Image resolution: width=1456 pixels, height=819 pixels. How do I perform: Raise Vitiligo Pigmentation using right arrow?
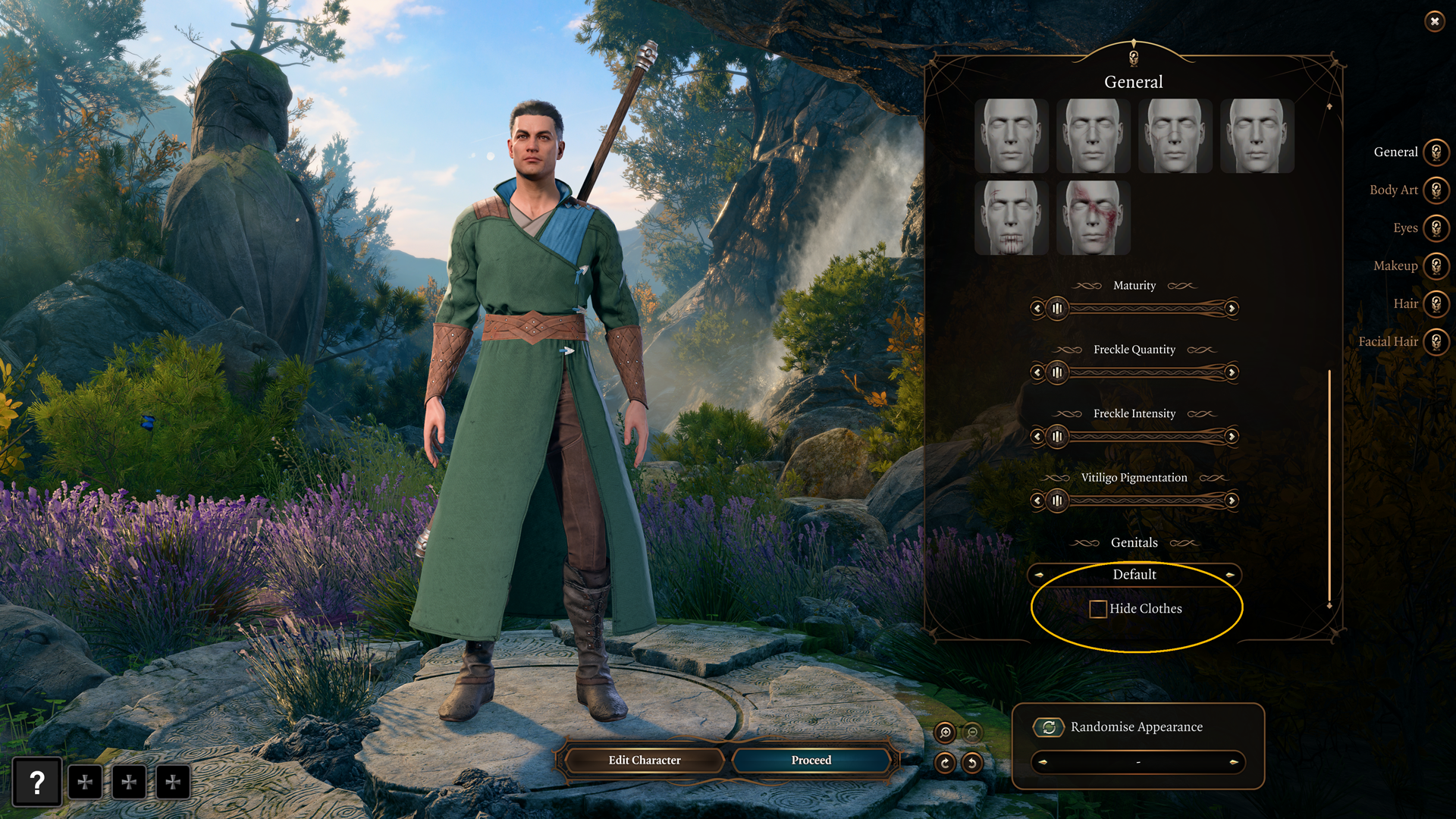[x=1232, y=500]
